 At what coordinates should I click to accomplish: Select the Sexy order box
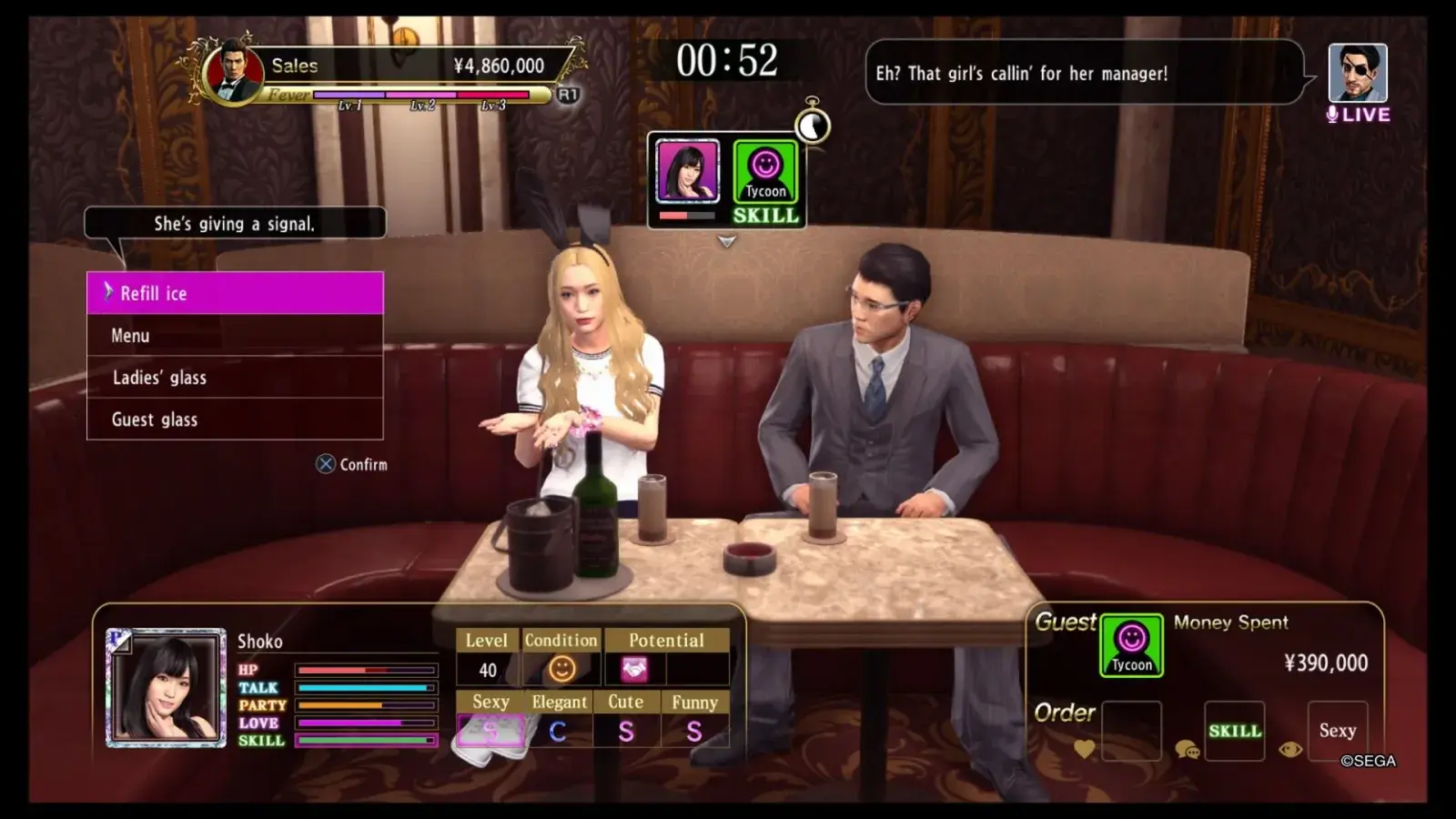click(1337, 731)
